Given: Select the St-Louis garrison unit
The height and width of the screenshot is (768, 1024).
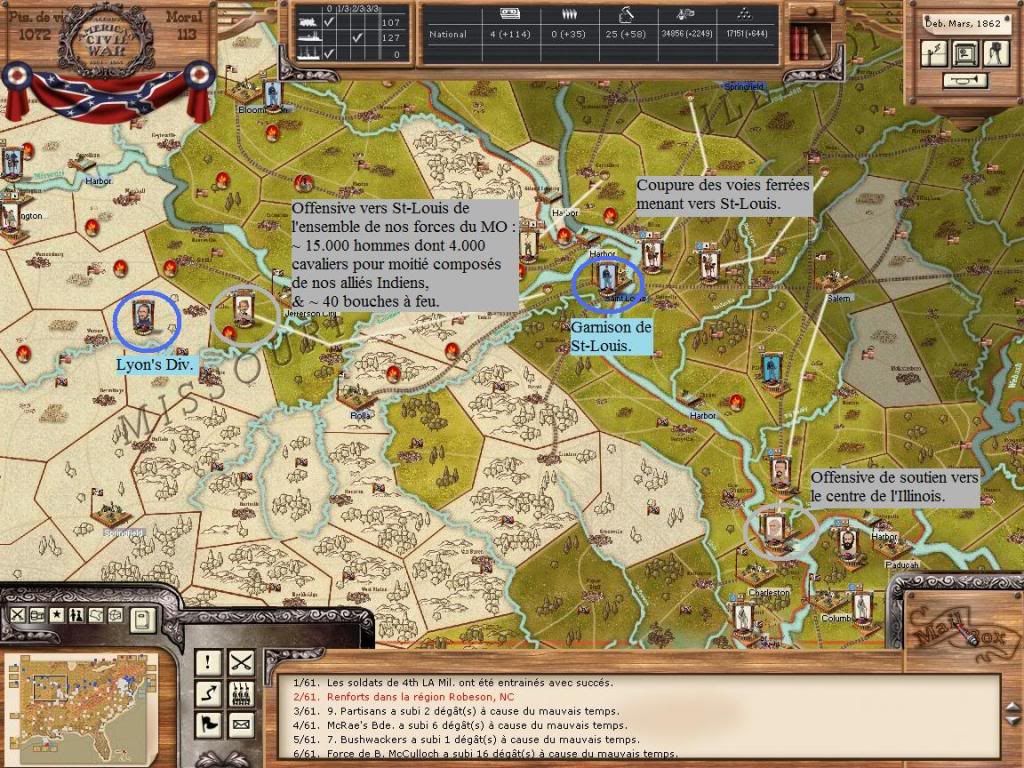Looking at the screenshot, I should tap(605, 277).
